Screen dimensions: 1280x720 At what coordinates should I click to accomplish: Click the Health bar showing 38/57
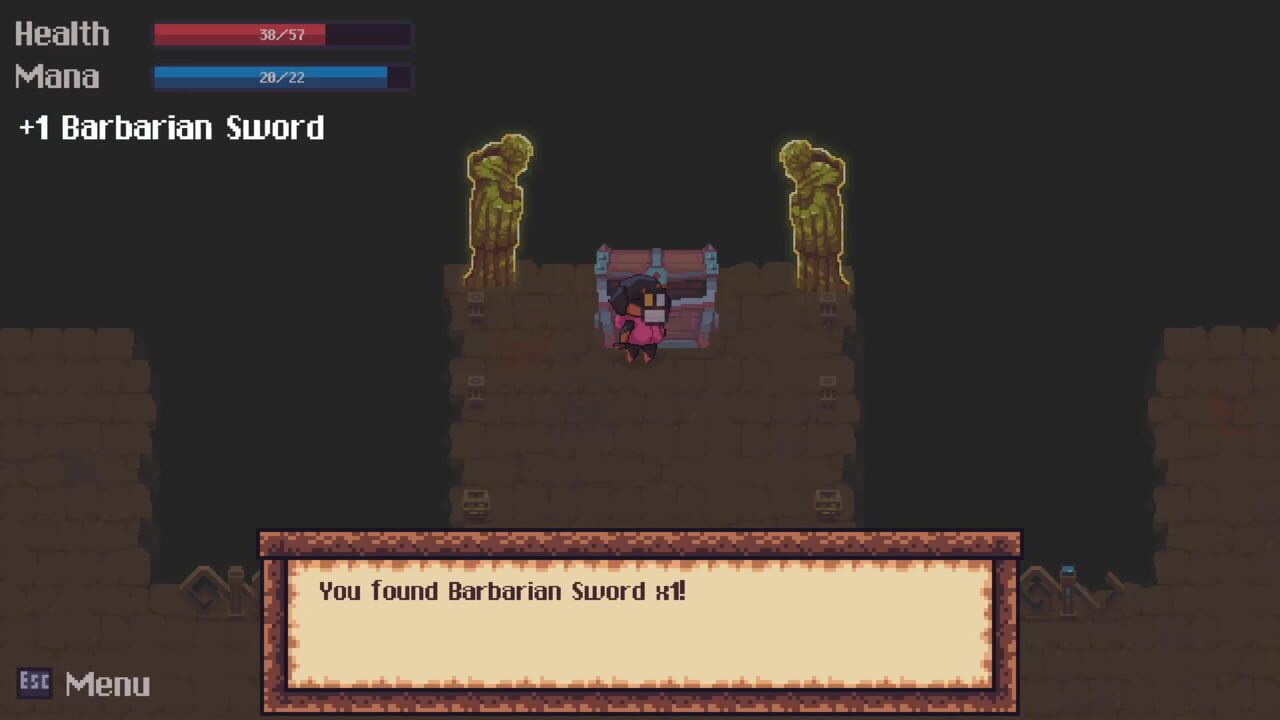280,35
